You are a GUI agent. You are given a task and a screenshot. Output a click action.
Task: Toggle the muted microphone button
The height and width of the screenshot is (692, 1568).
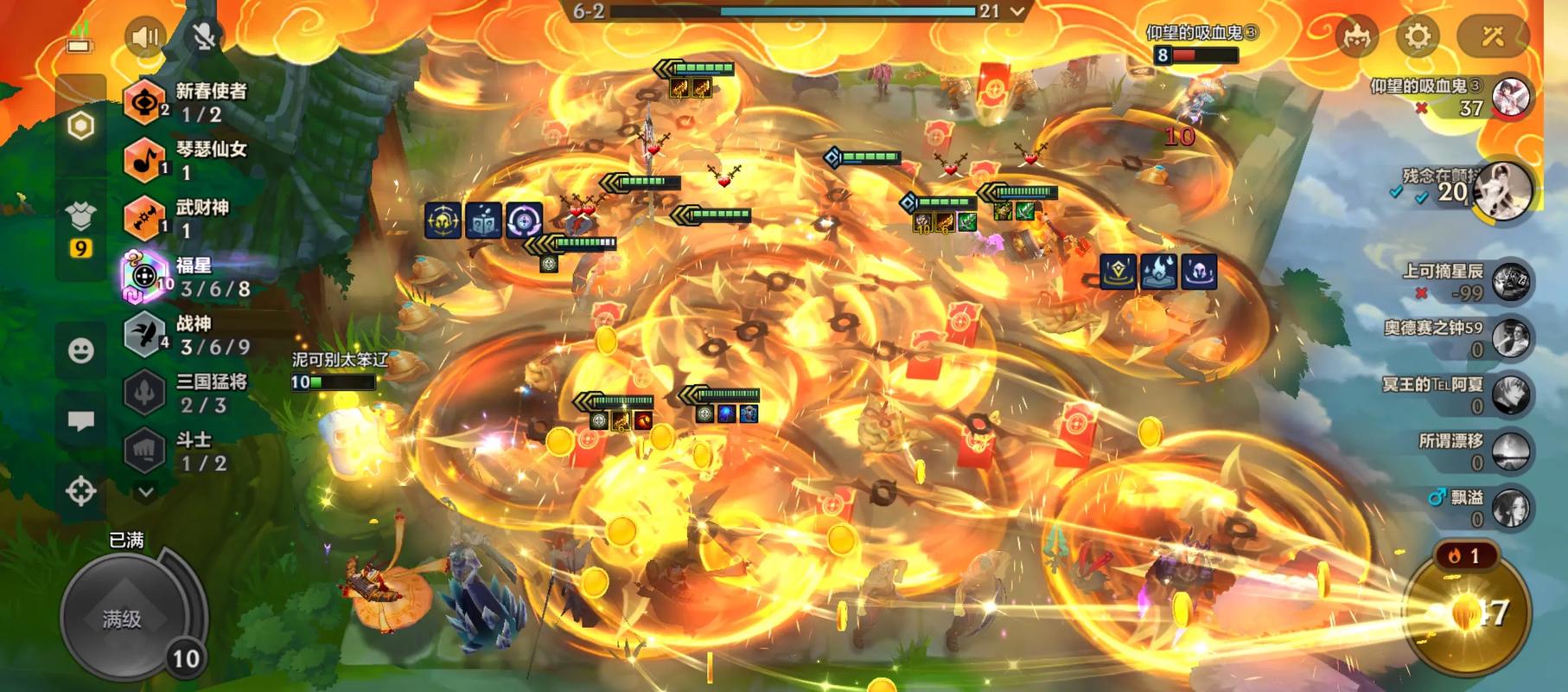(x=204, y=36)
